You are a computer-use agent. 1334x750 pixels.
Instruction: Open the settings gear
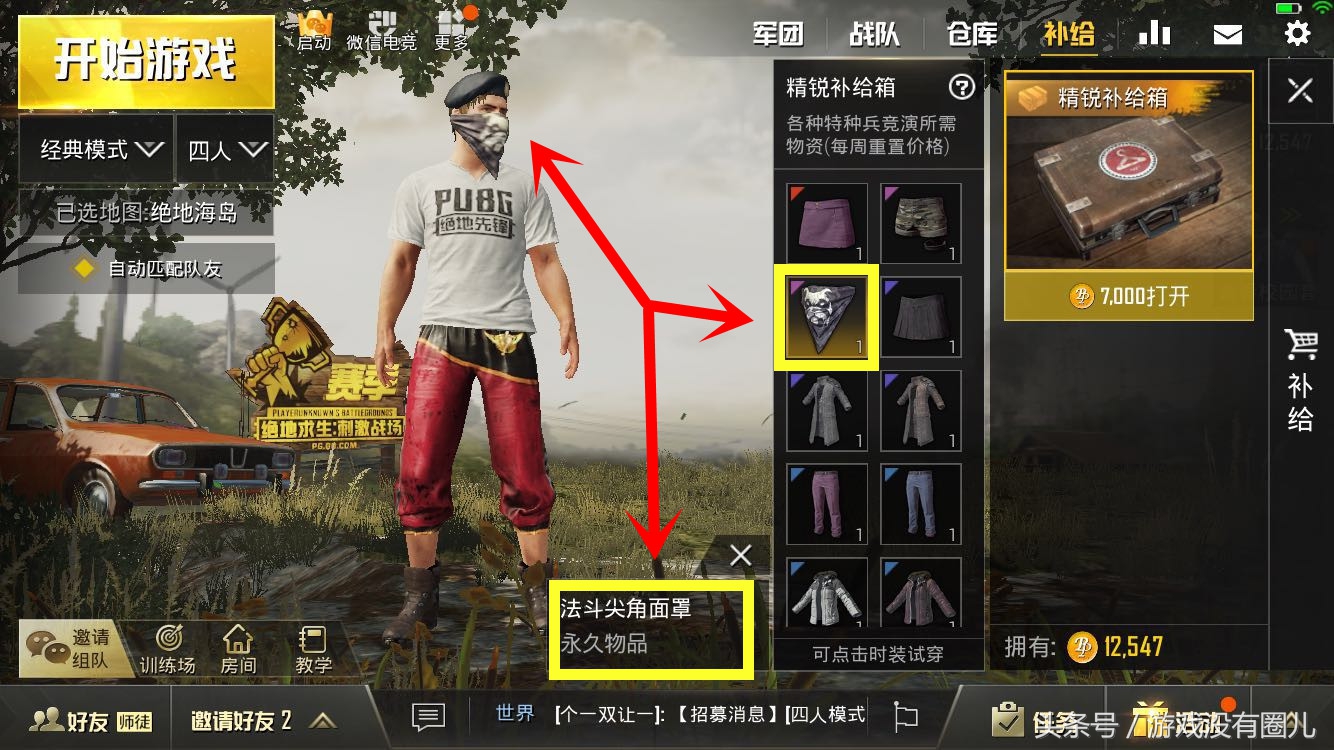point(1297,32)
